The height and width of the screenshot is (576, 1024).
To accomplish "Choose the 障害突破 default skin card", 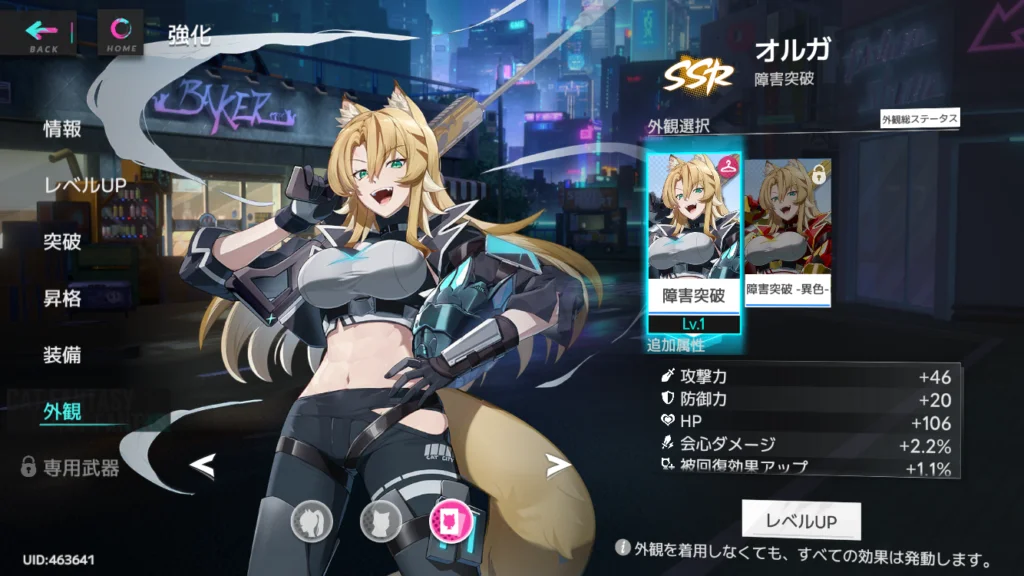I will pyautogui.click(x=694, y=240).
